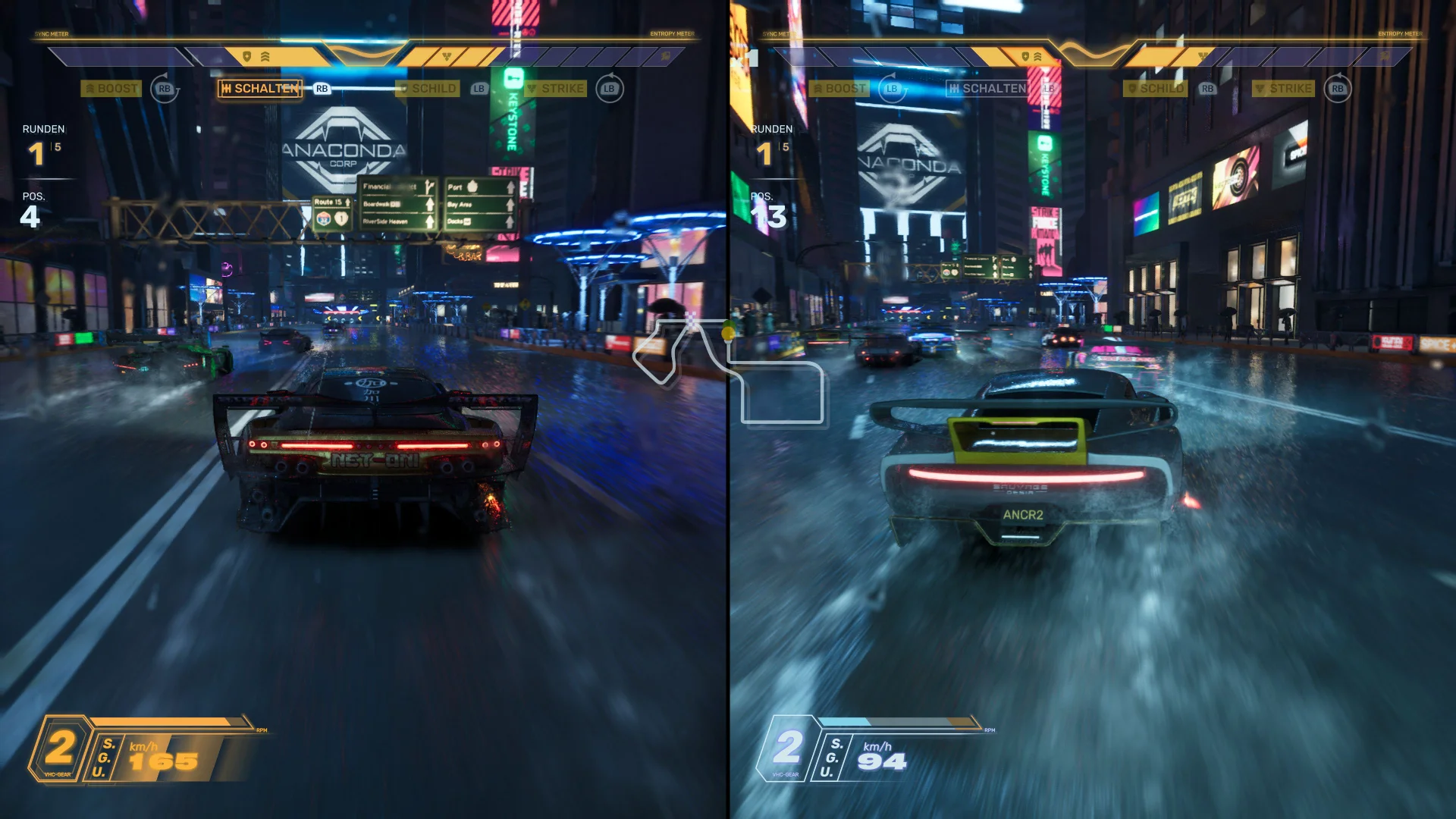
Task: Trigger BOOST on the left split-screen
Action: [x=111, y=89]
